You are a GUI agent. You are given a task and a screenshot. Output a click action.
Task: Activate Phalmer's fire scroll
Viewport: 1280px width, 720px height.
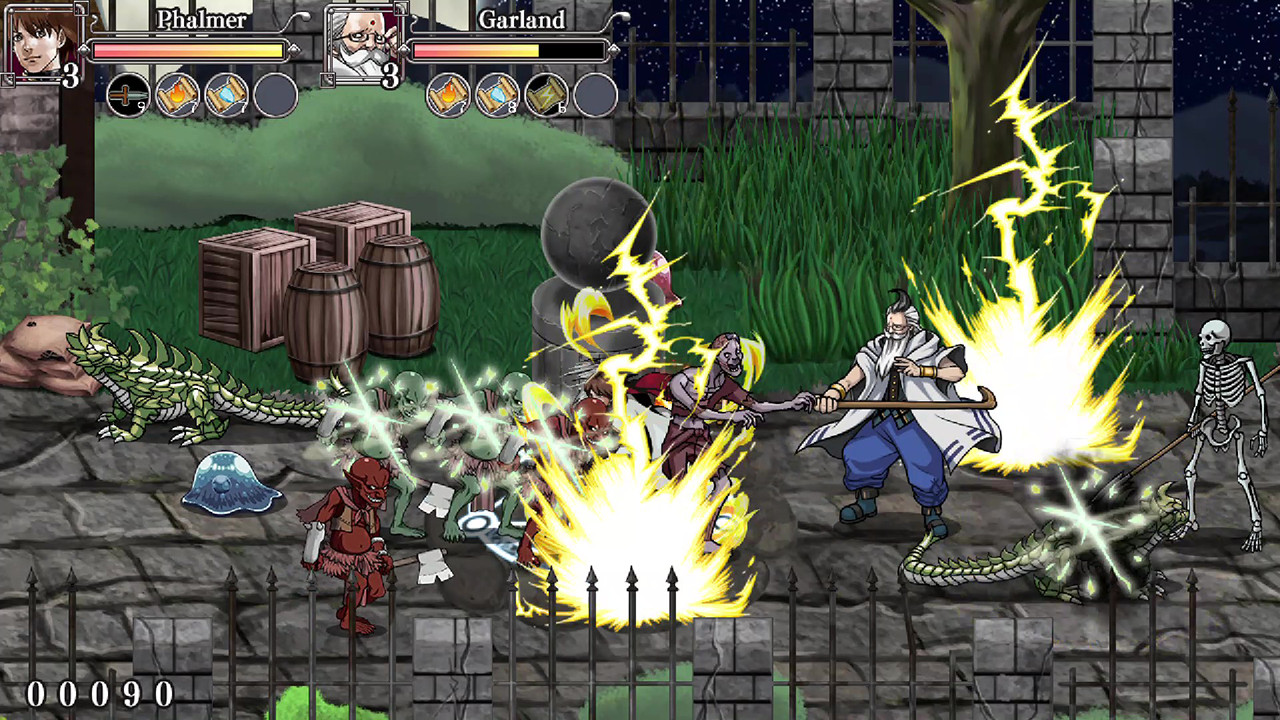click(x=177, y=96)
